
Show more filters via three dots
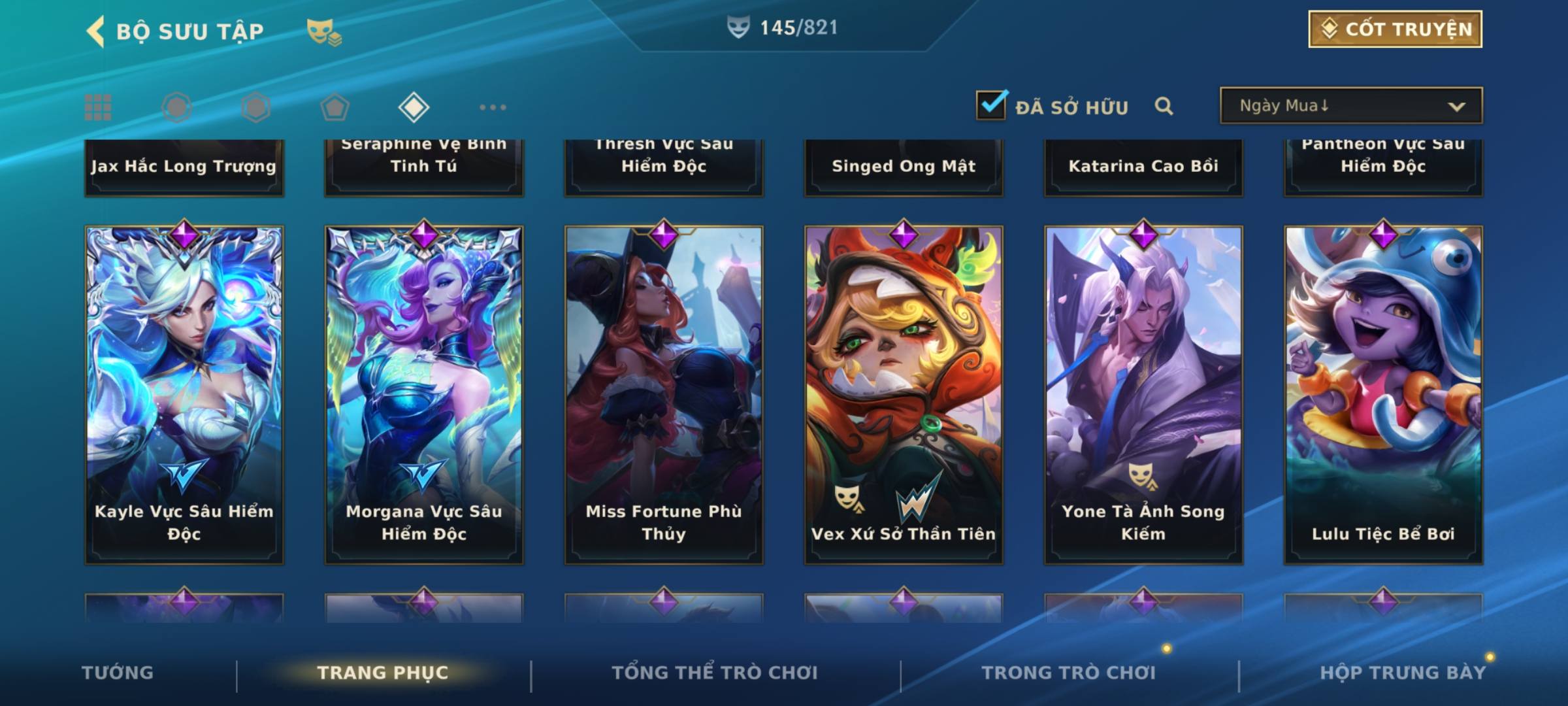pyautogui.click(x=493, y=107)
